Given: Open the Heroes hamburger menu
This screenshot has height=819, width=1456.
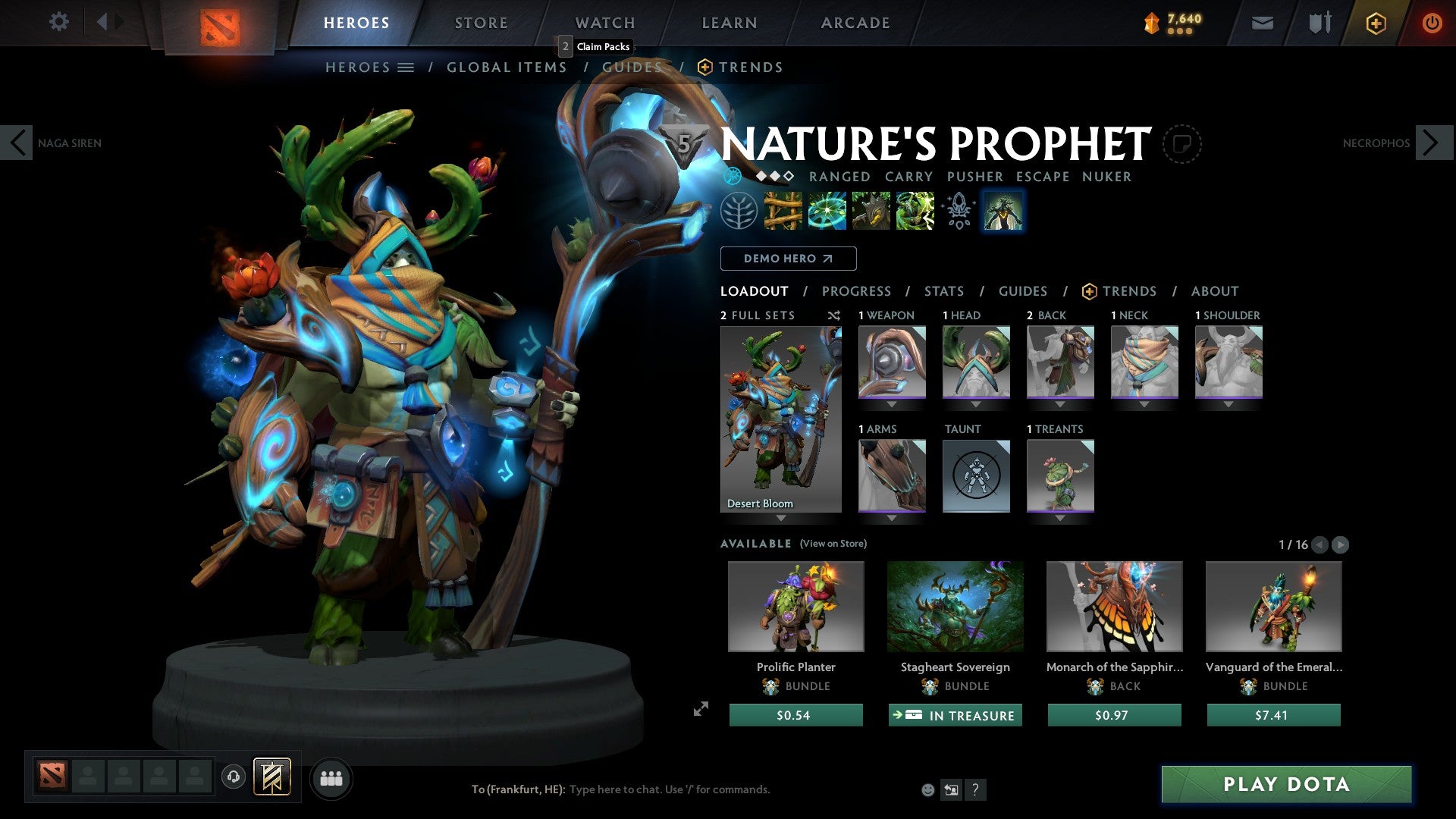Looking at the screenshot, I should tap(405, 67).
